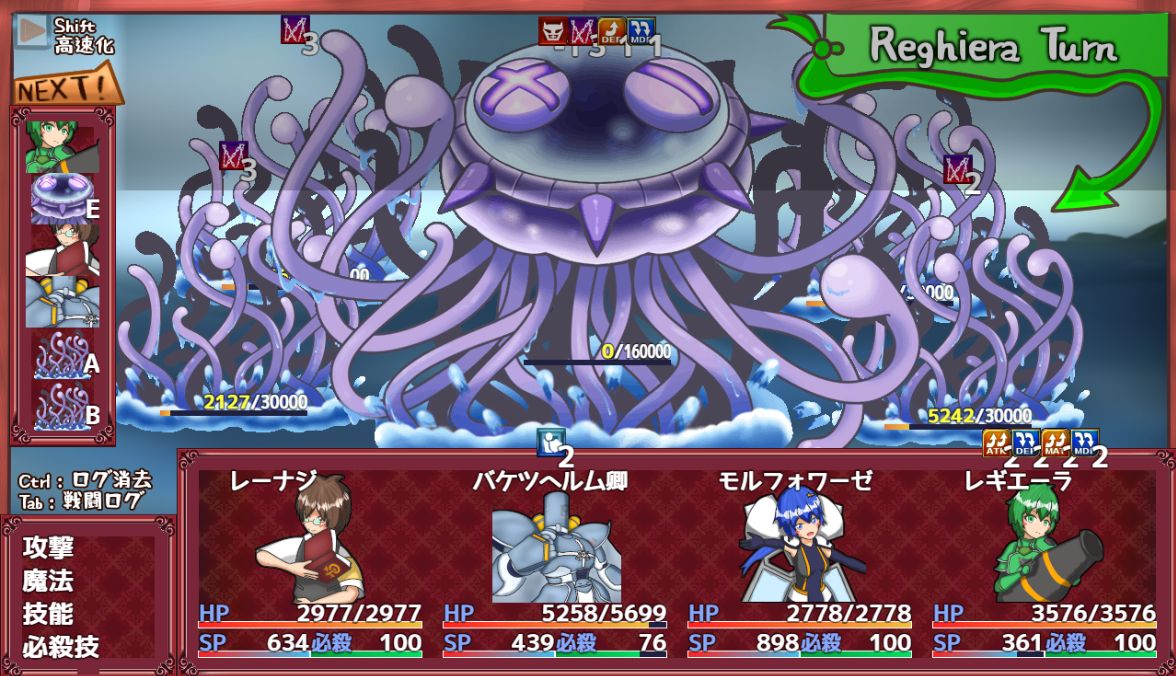The height and width of the screenshot is (676, 1176).
Task: Click tentacle enemy B in turn order
Action: click(62, 406)
